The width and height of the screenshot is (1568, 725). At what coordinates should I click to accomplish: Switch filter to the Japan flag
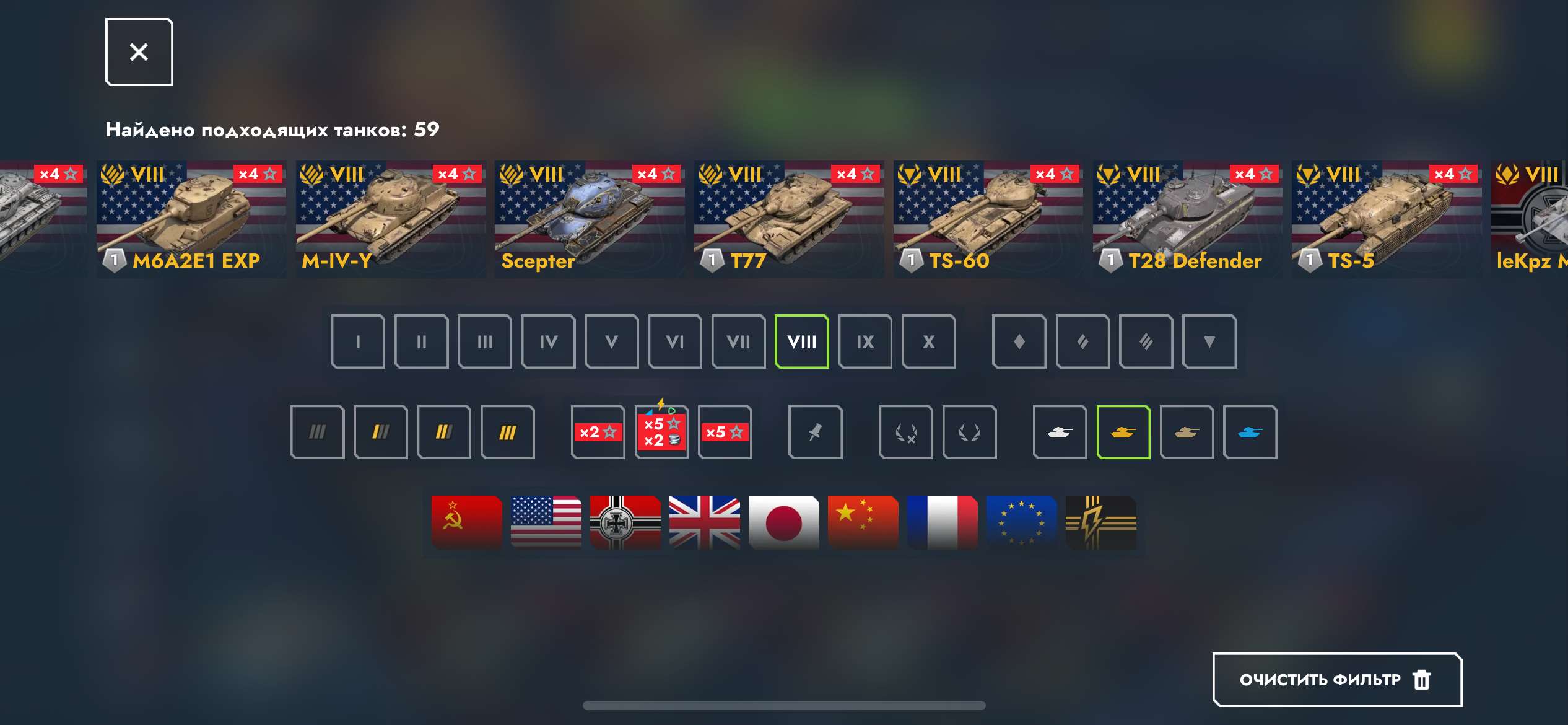click(x=783, y=522)
